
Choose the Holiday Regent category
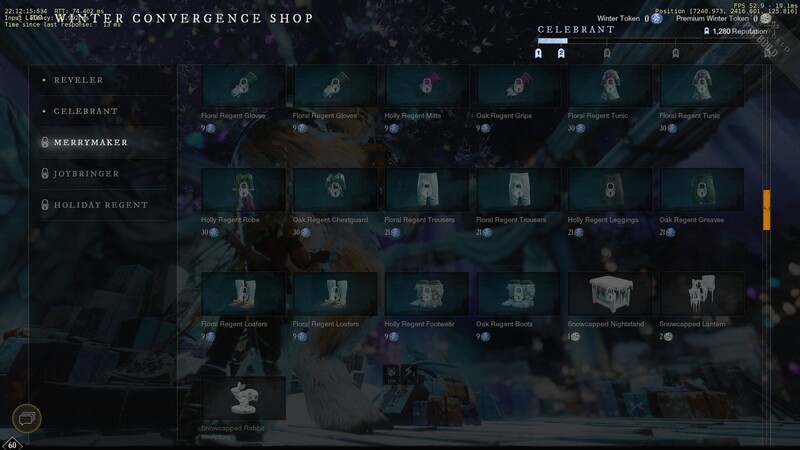pyautogui.click(x=99, y=205)
